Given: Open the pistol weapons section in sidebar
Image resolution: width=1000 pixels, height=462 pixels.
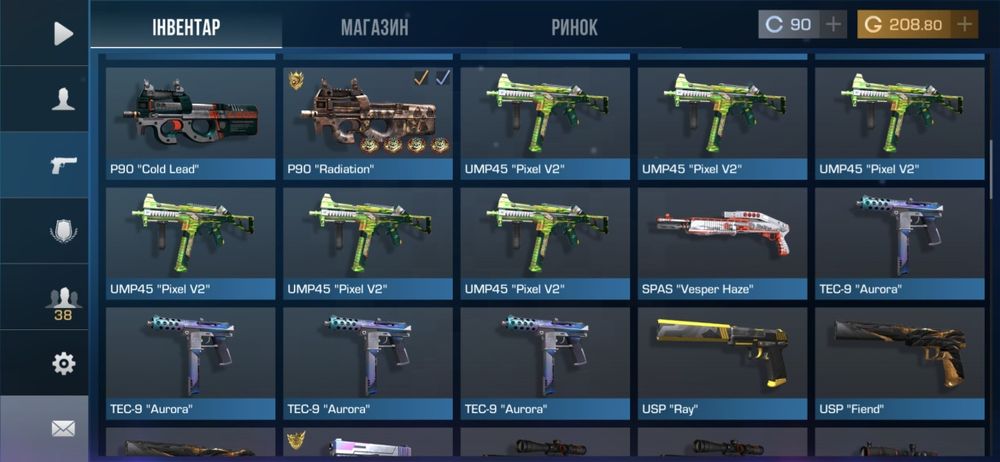Looking at the screenshot, I should click(x=63, y=165).
